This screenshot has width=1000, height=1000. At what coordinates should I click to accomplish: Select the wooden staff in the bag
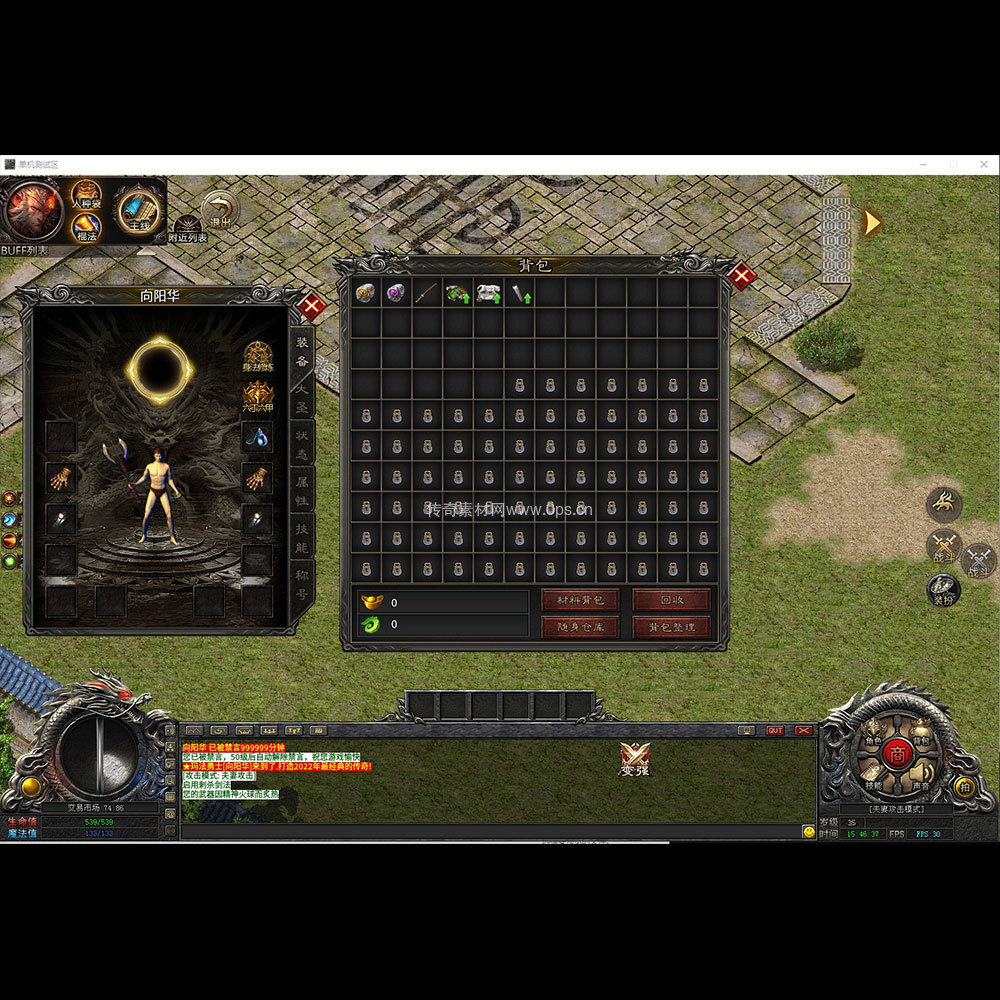(427, 293)
